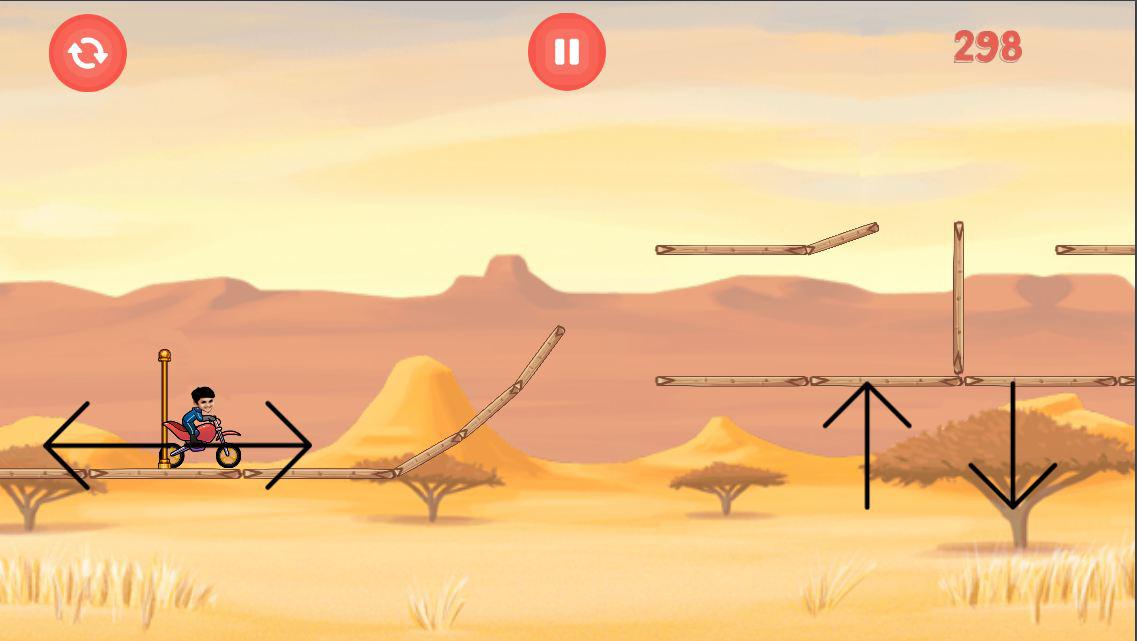Tap the left arrow control

point(70,445)
